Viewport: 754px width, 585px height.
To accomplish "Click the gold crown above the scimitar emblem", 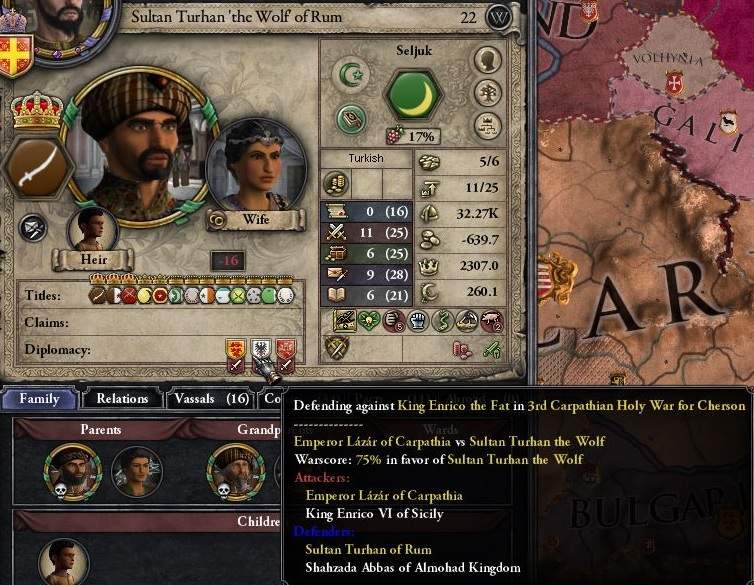I will (37, 108).
